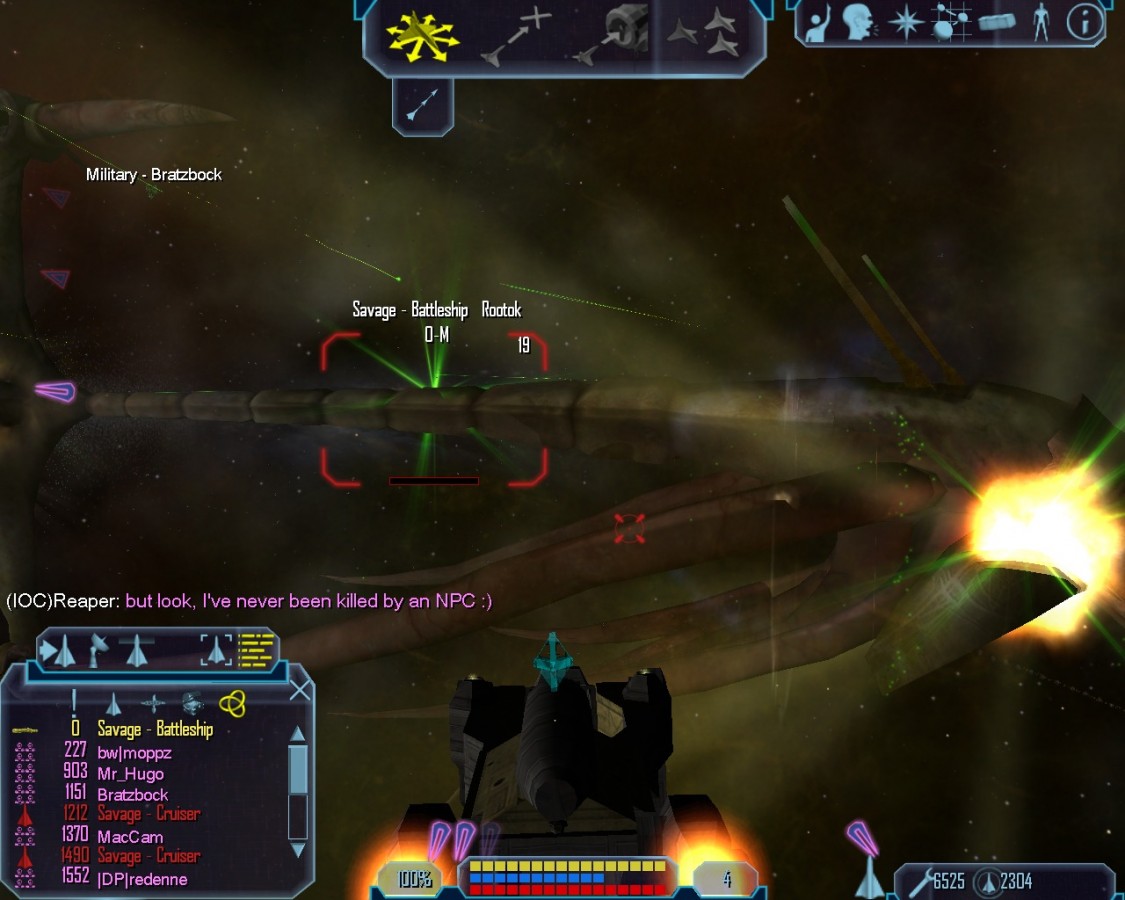Open the information "i" icon
1125x900 pixels.
[1083, 23]
